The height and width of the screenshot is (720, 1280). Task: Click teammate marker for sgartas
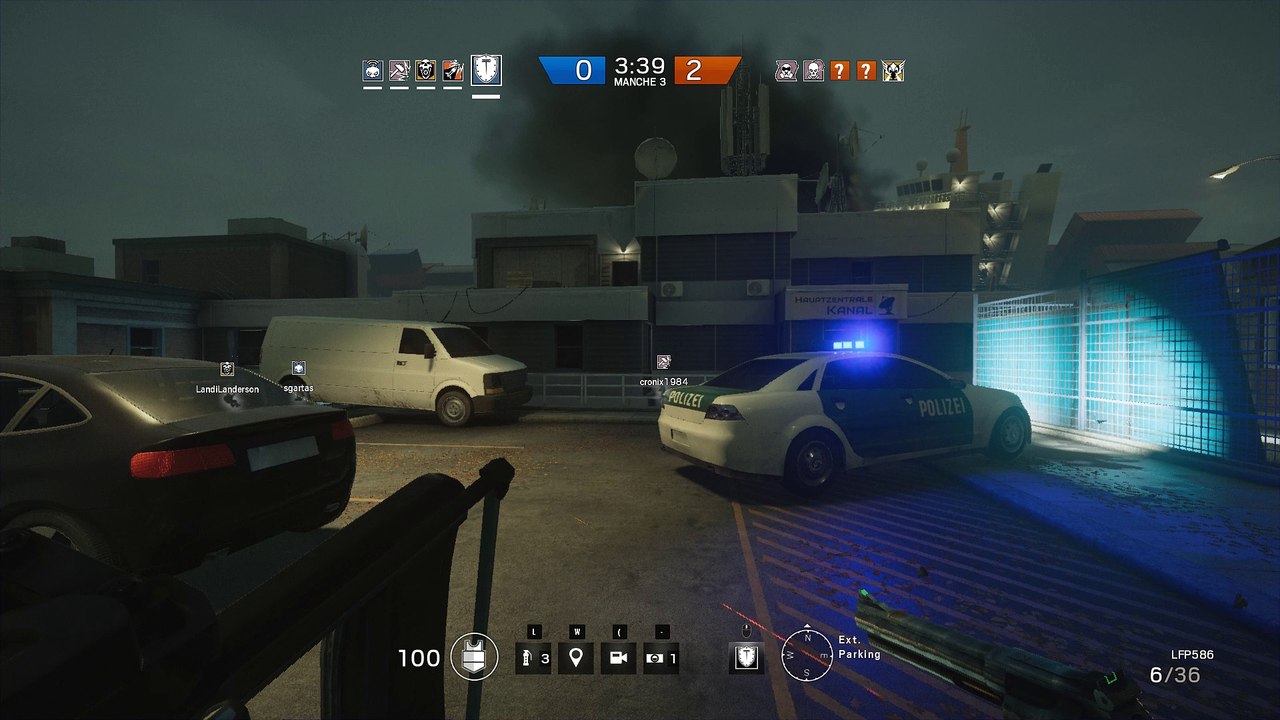[x=298, y=368]
